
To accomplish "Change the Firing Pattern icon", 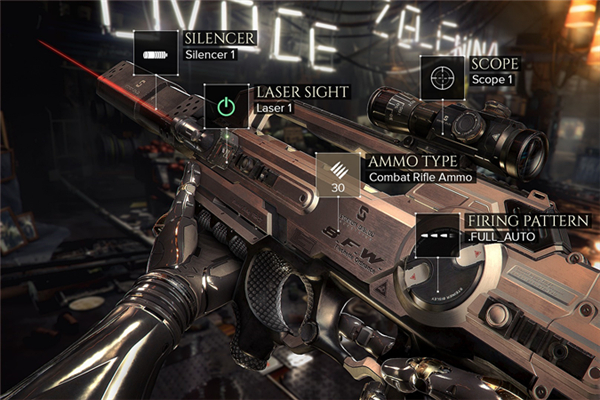I will (x=436, y=236).
